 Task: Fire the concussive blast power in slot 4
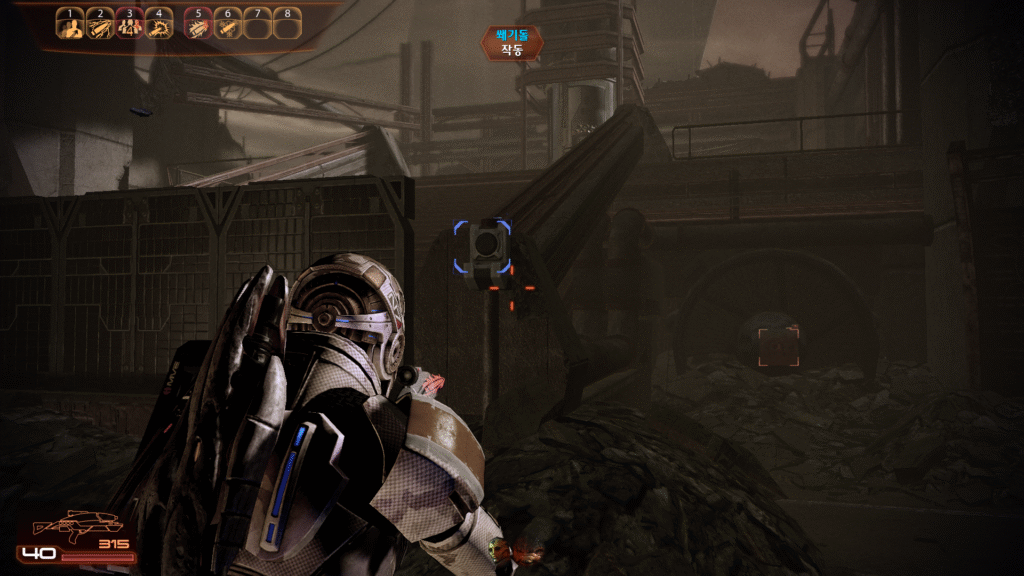[158, 27]
